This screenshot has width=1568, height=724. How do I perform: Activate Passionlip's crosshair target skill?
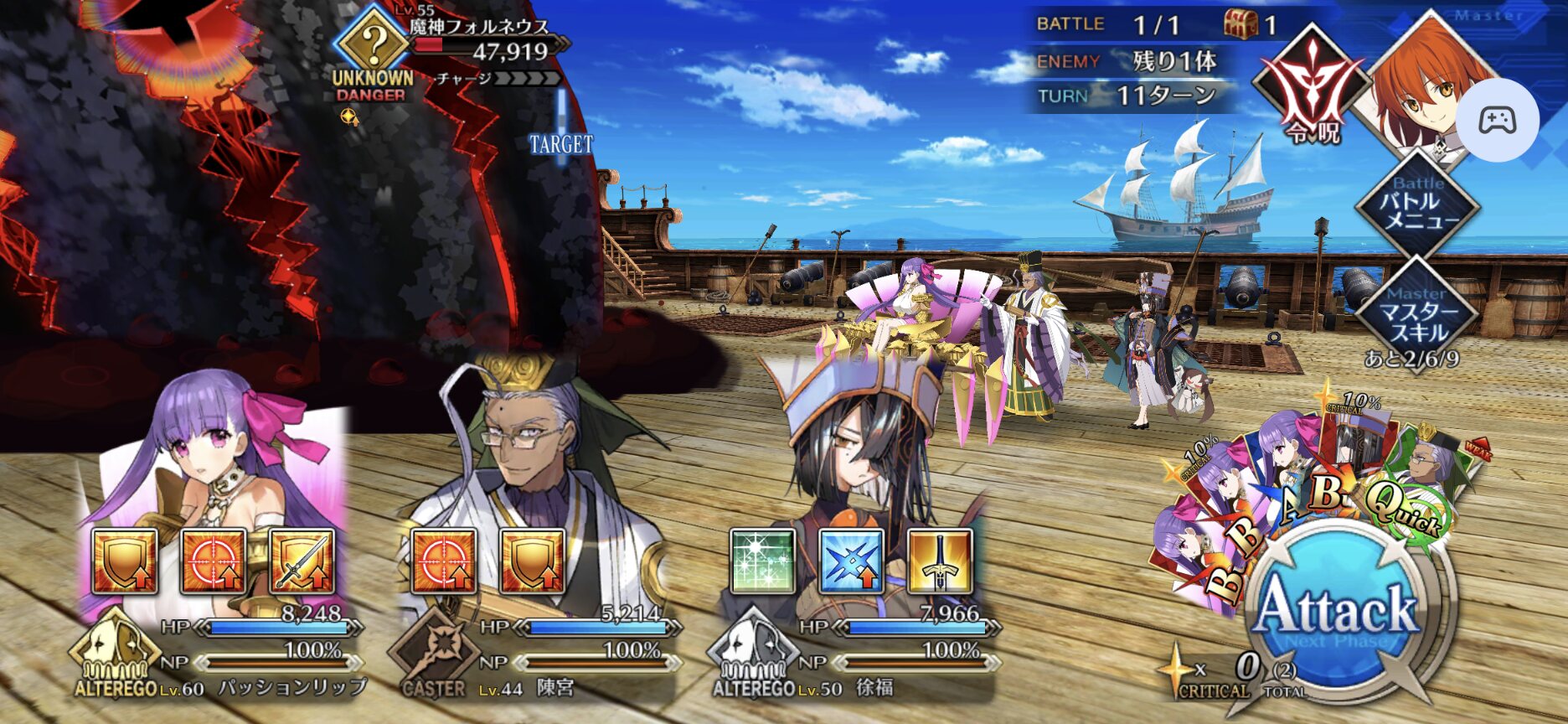213,561
